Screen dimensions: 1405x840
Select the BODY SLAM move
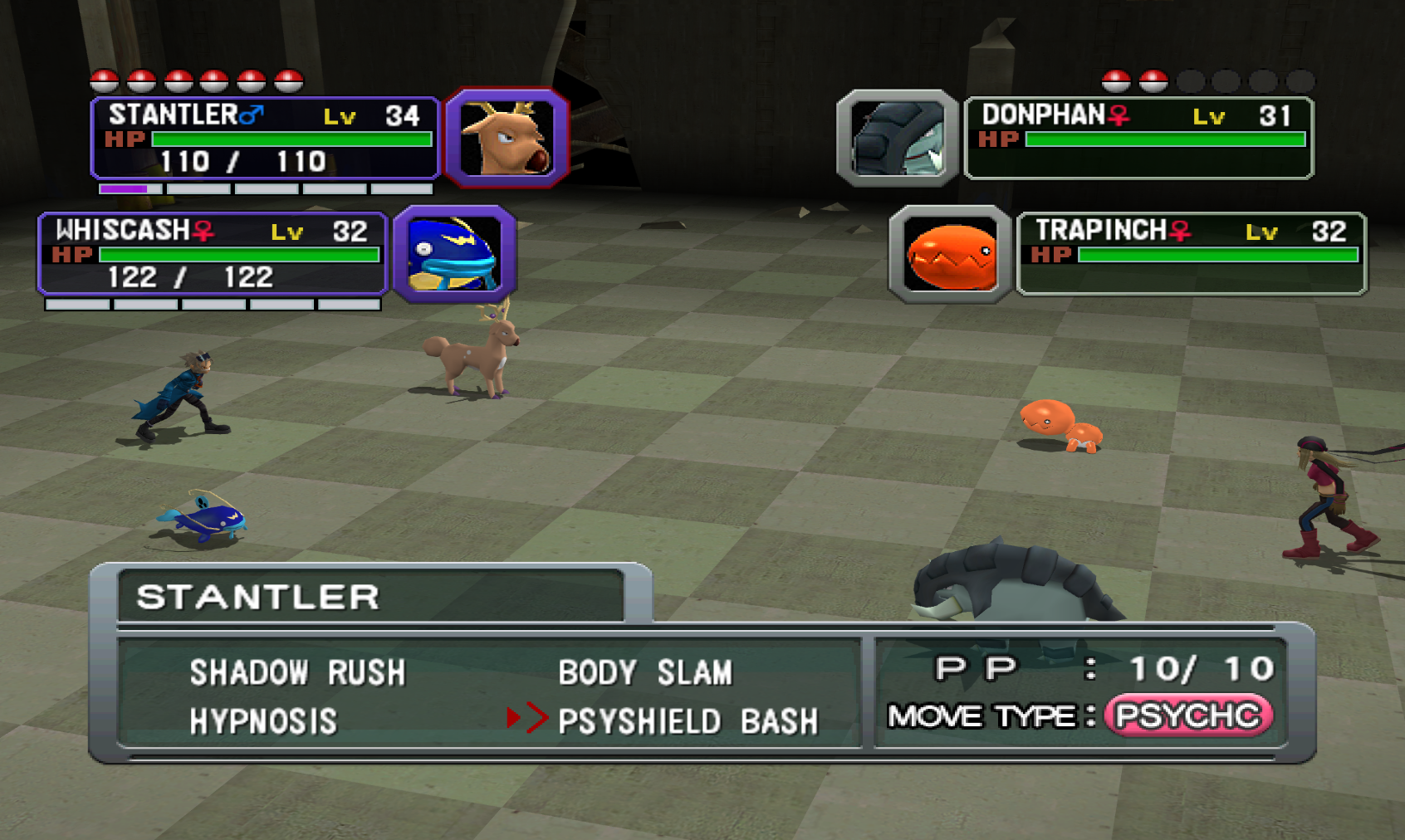coord(645,671)
